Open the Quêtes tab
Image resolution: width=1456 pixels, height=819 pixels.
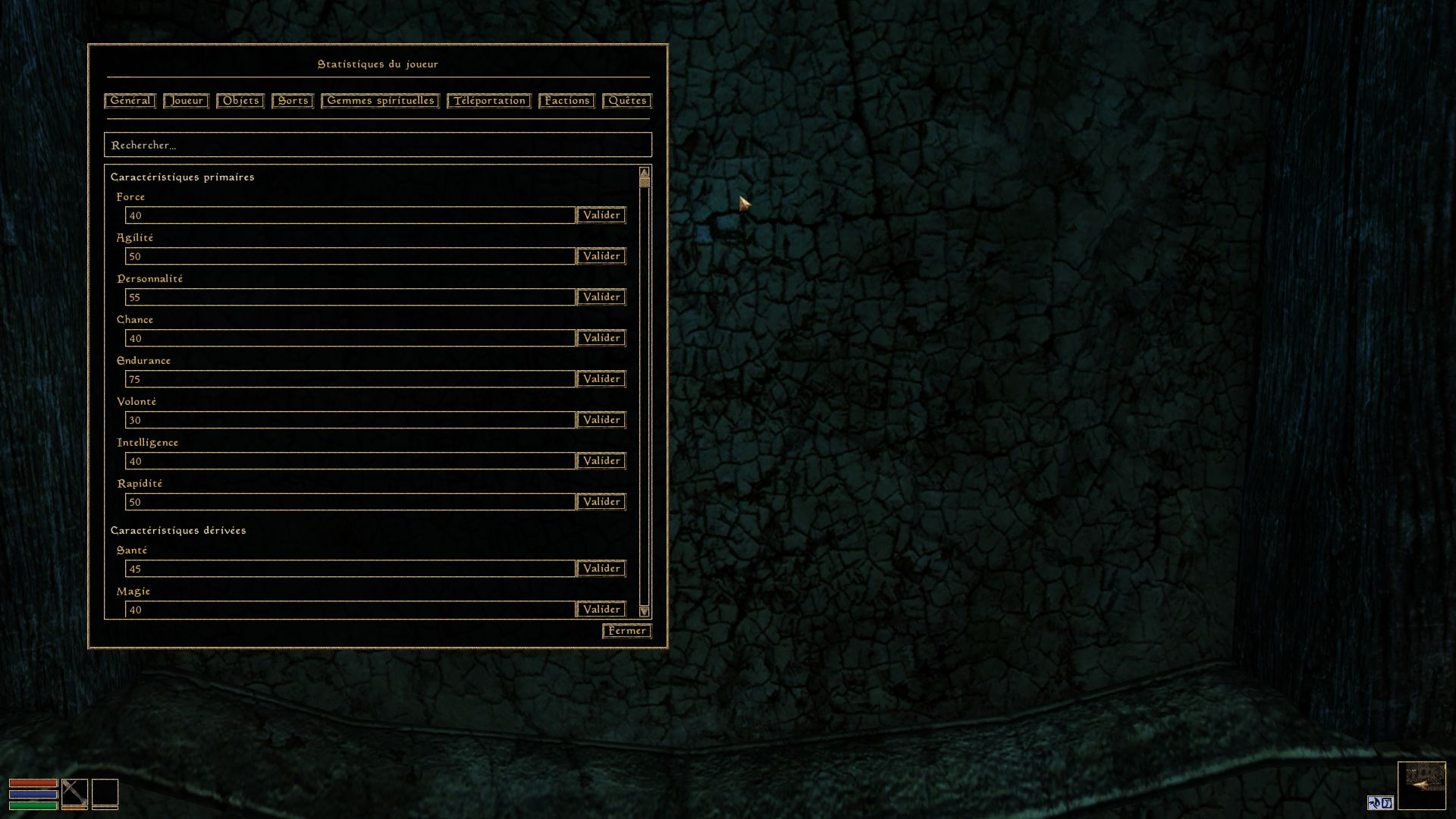627,101
